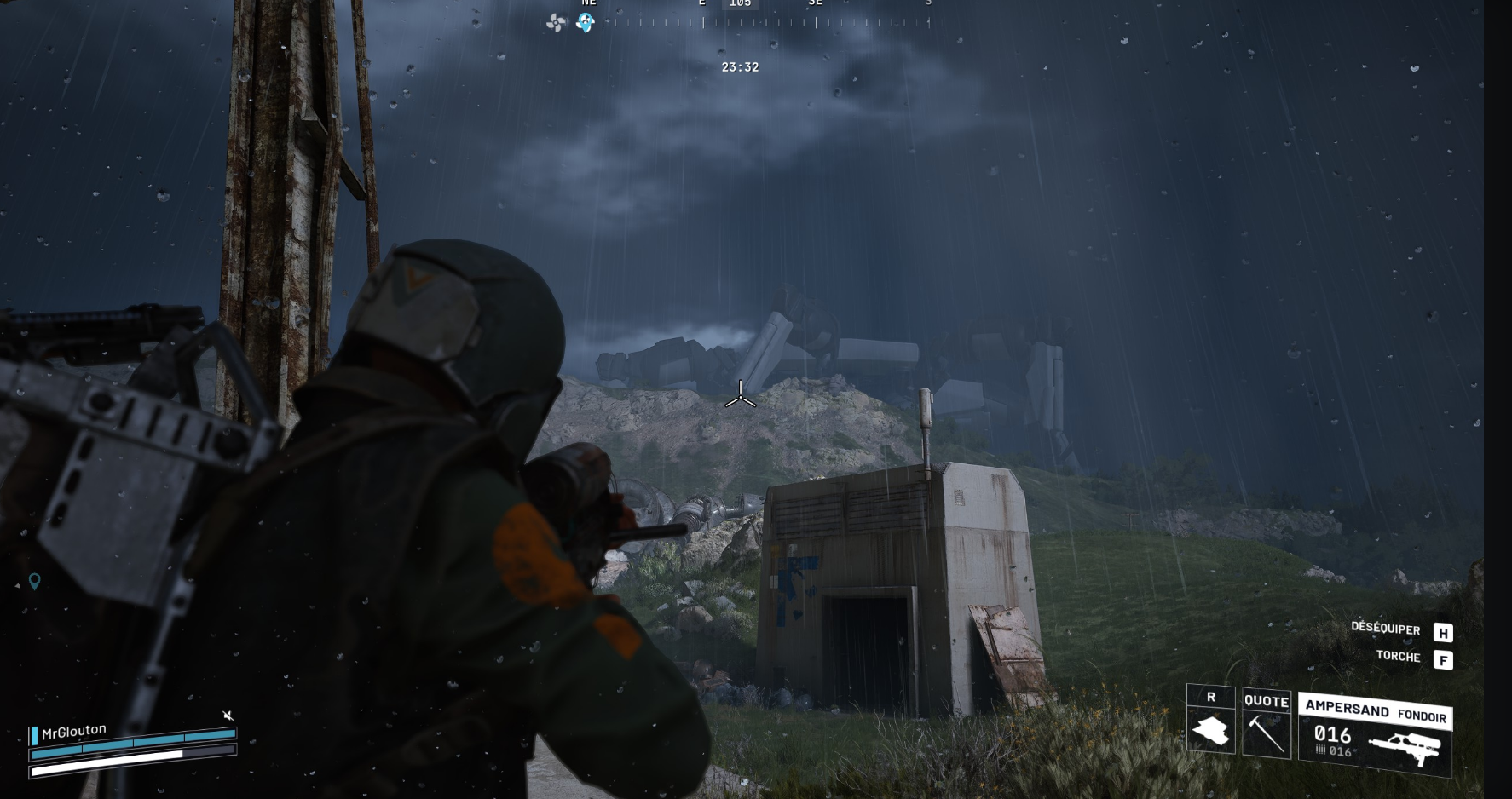Viewport: 1512px width, 799px height.
Task: Click the wind turbine marker on the compass
Action: point(556,23)
